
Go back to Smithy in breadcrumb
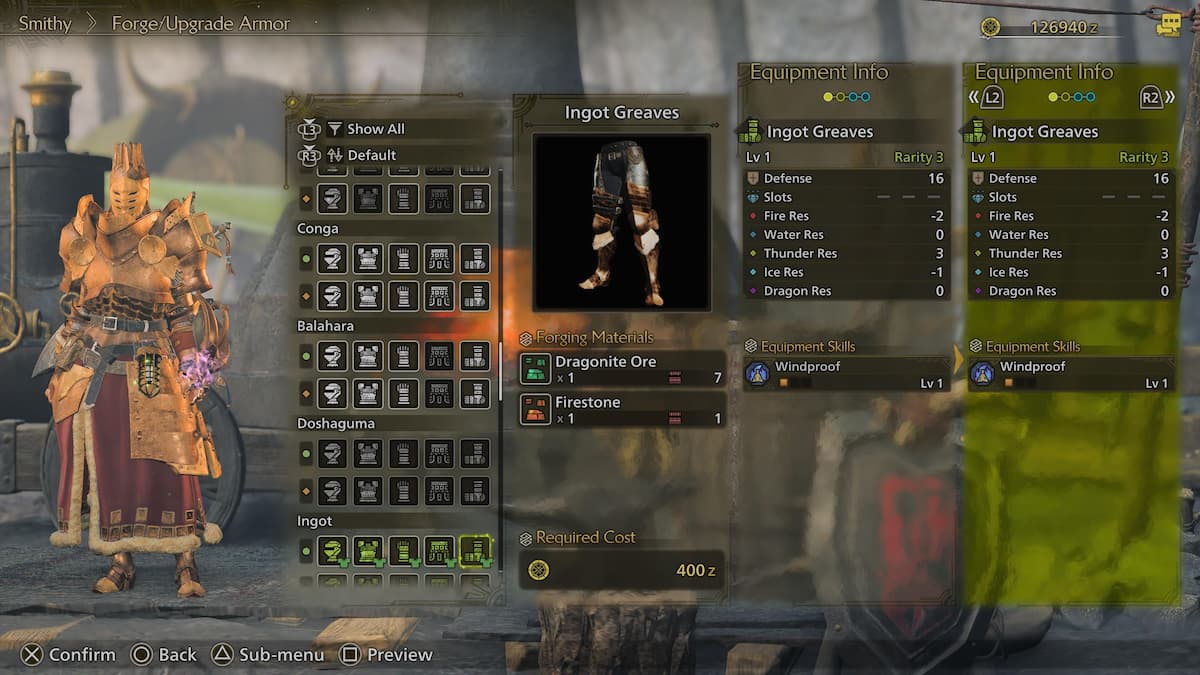[45, 24]
